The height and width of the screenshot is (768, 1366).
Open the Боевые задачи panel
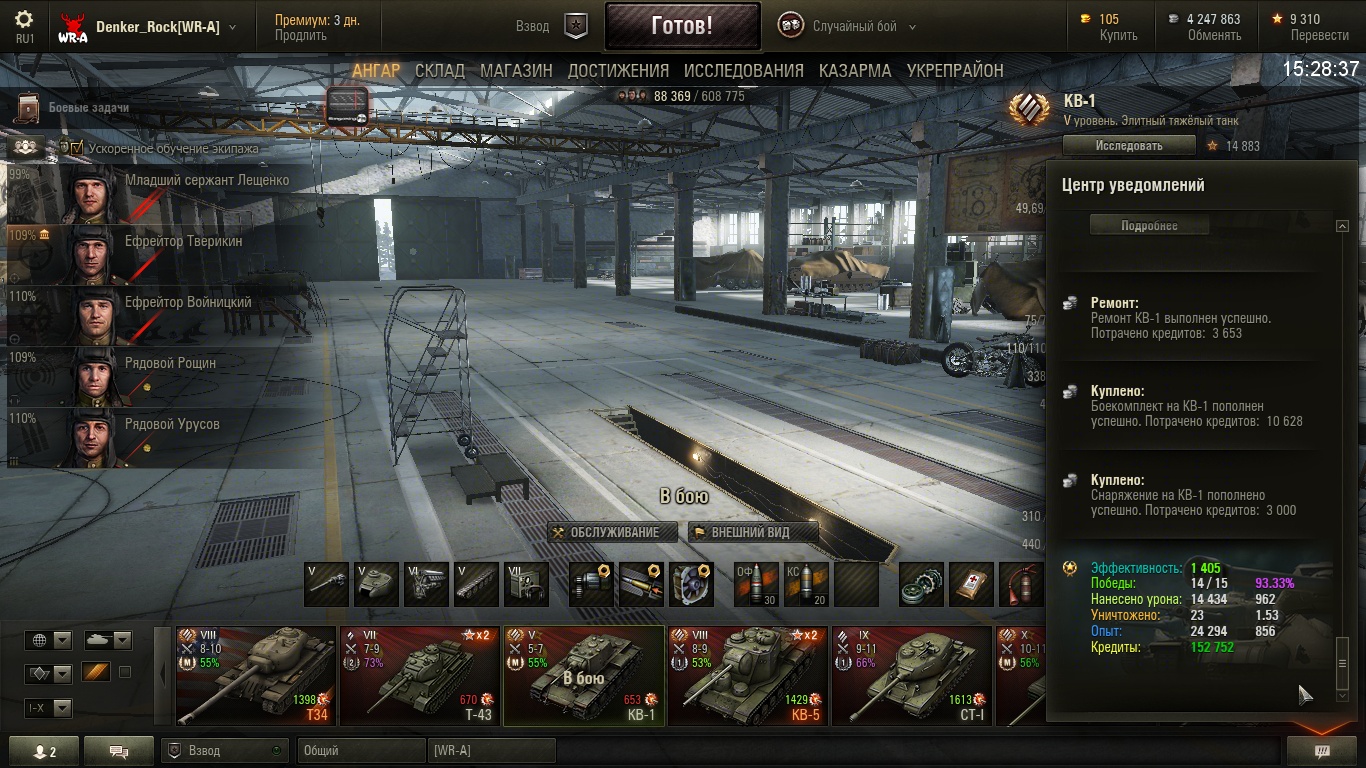coord(88,108)
